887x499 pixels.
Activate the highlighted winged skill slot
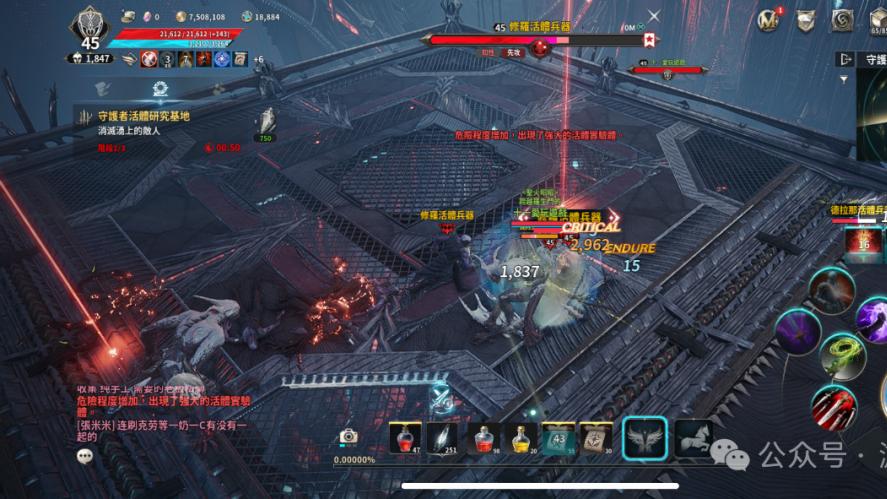(645, 438)
